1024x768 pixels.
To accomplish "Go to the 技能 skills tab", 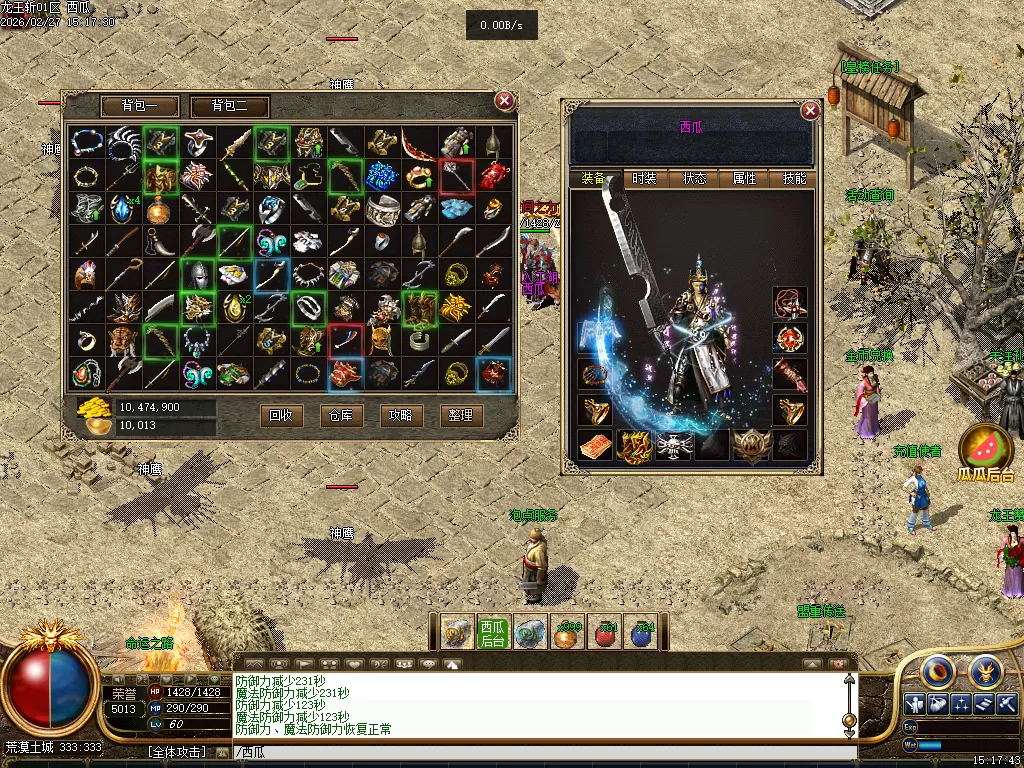I will point(795,179).
